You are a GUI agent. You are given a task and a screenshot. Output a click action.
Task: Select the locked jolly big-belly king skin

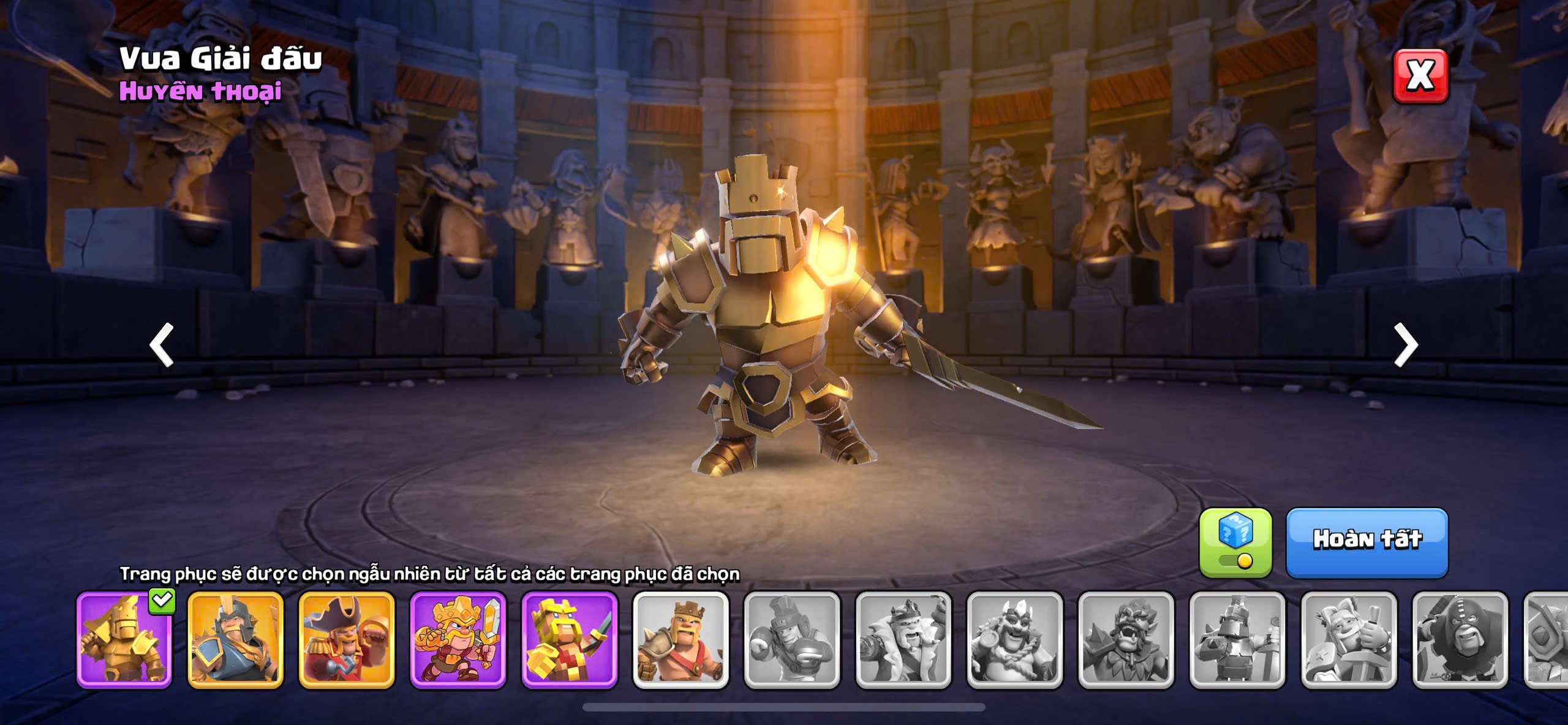1015,639
